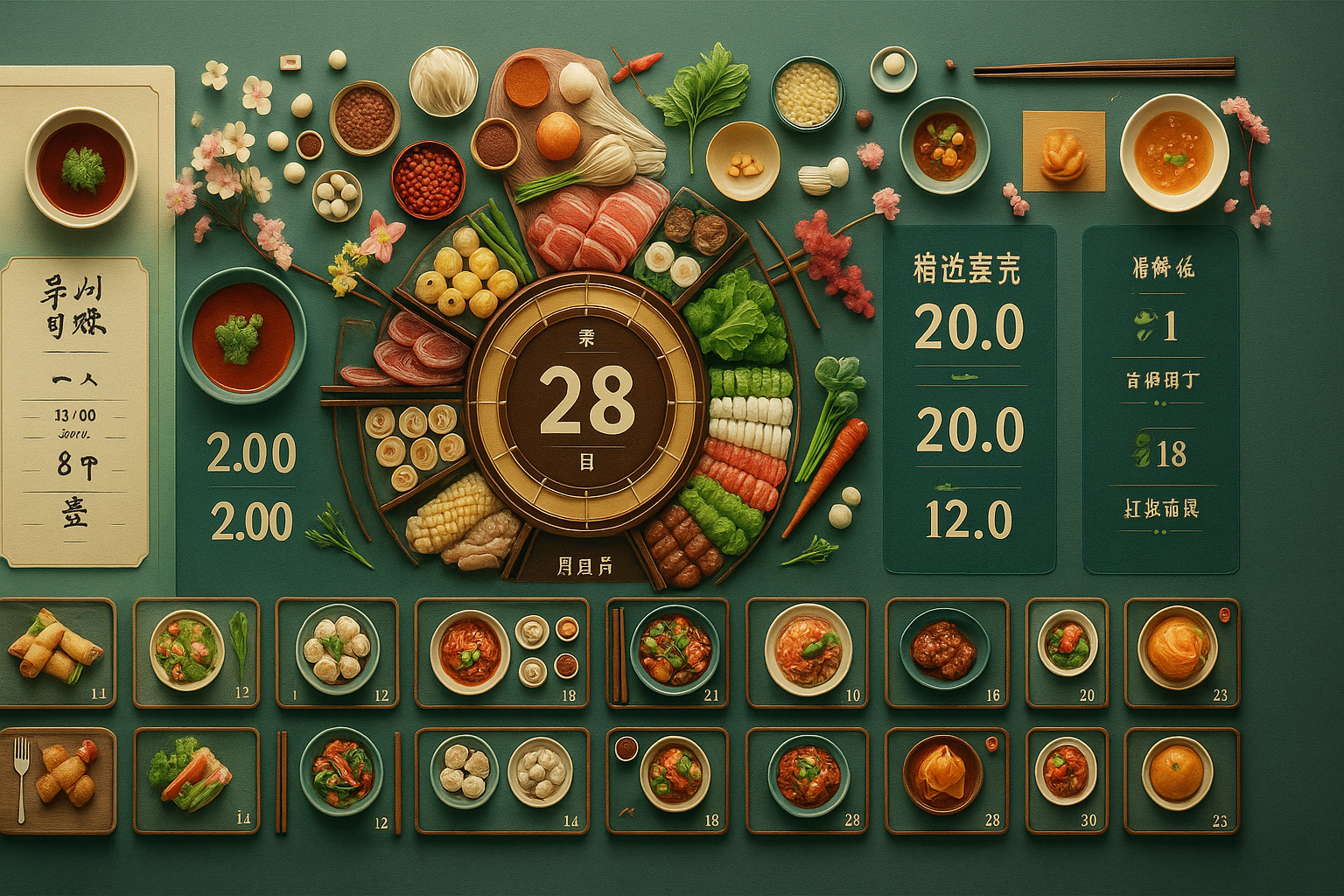Choose the orange dumpling in the brown bowl
Viewport: 1344px width, 896px height.
(x=946, y=780)
